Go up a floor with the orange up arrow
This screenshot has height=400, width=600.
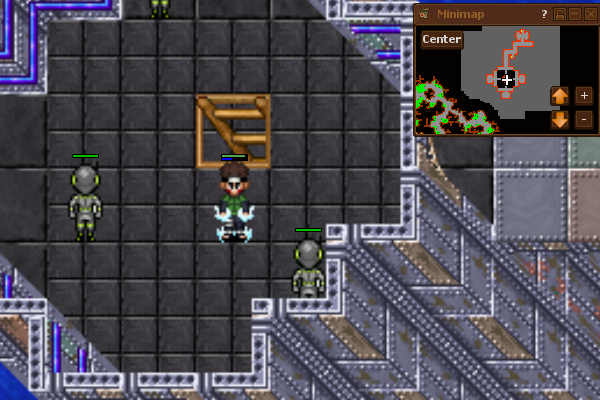click(560, 96)
